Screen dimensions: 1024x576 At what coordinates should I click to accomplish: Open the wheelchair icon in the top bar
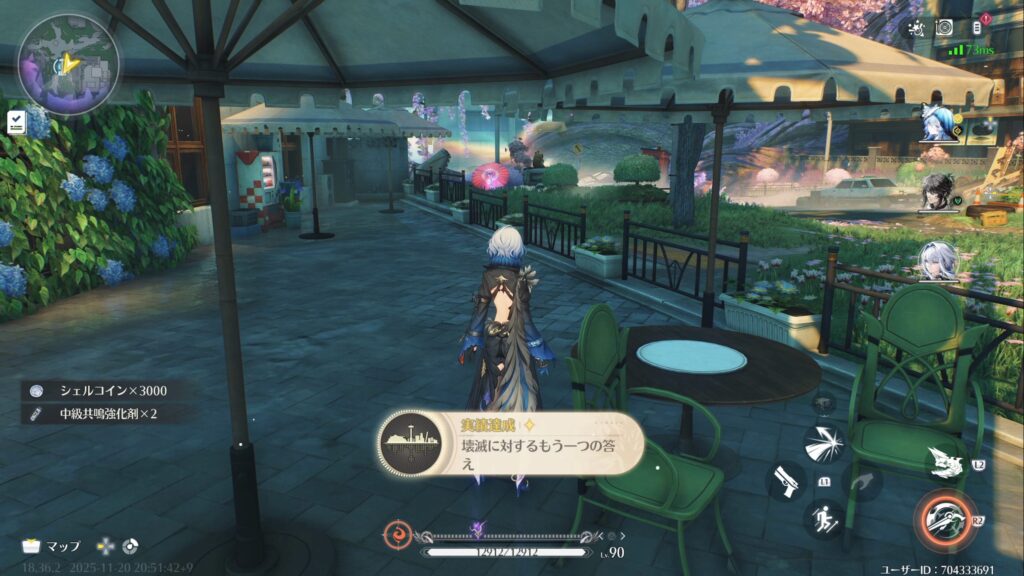tap(914, 28)
